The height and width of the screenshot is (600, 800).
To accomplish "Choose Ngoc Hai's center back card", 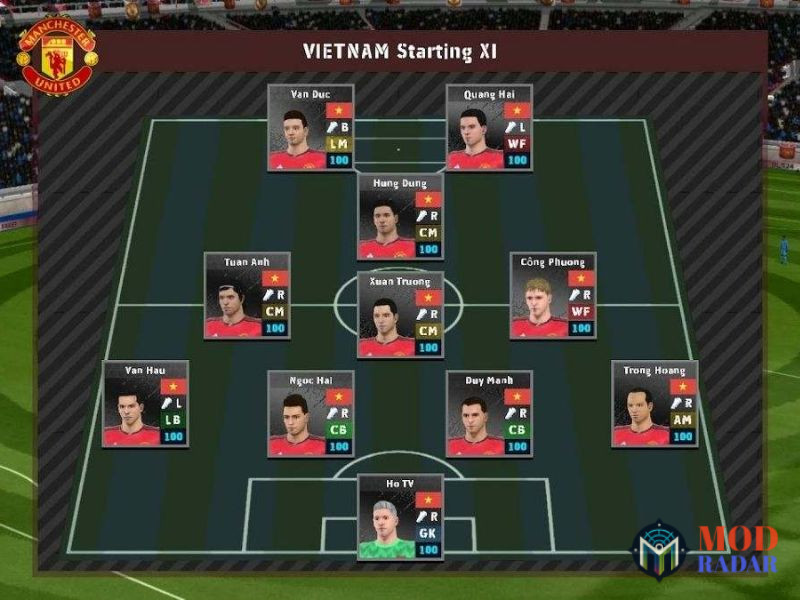I will [x=311, y=413].
